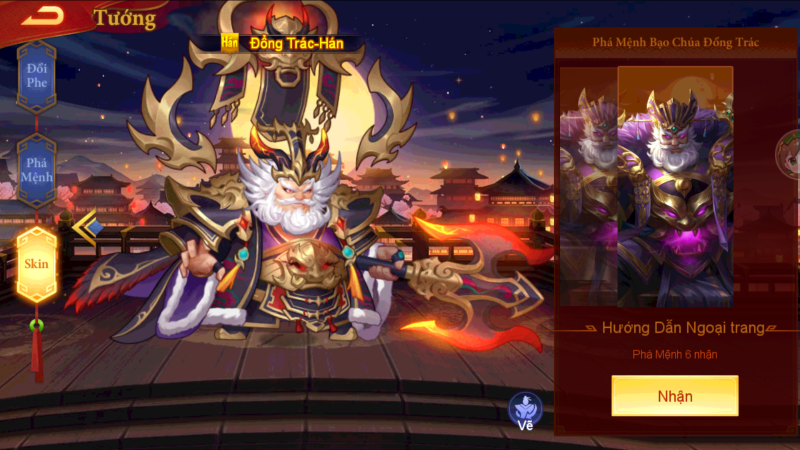Claim the skin with the Nhận button
Image resolution: width=800 pixels, height=450 pixels.
[675, 396]
